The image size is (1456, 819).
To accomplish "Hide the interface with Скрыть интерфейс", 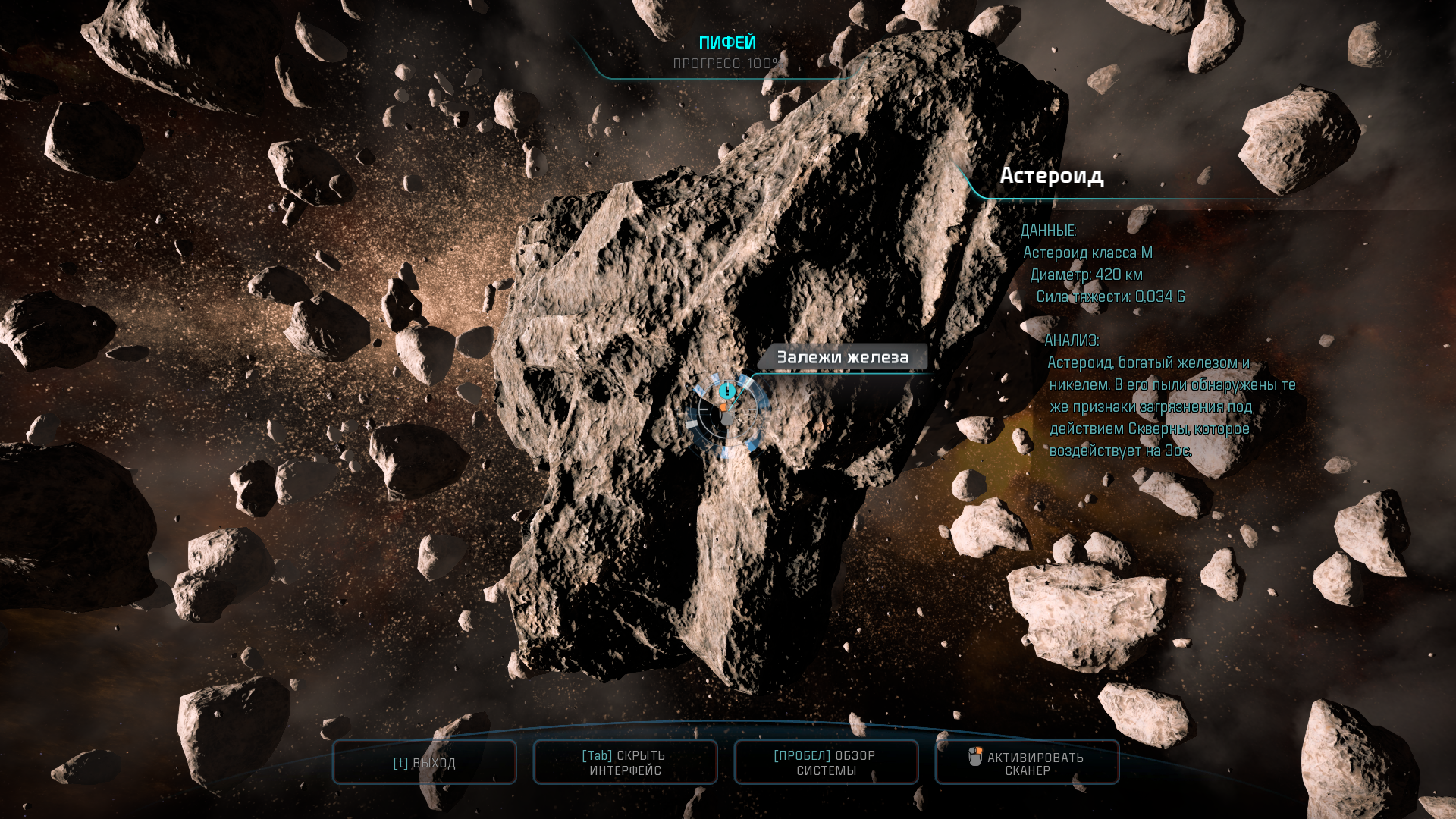I will (626, 763).
